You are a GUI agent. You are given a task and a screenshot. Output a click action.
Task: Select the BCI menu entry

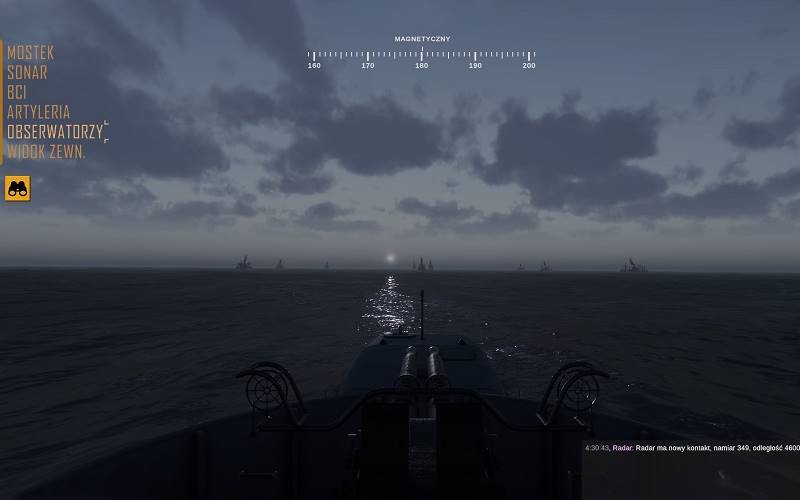pyautogui.click(x=17, y=92)
